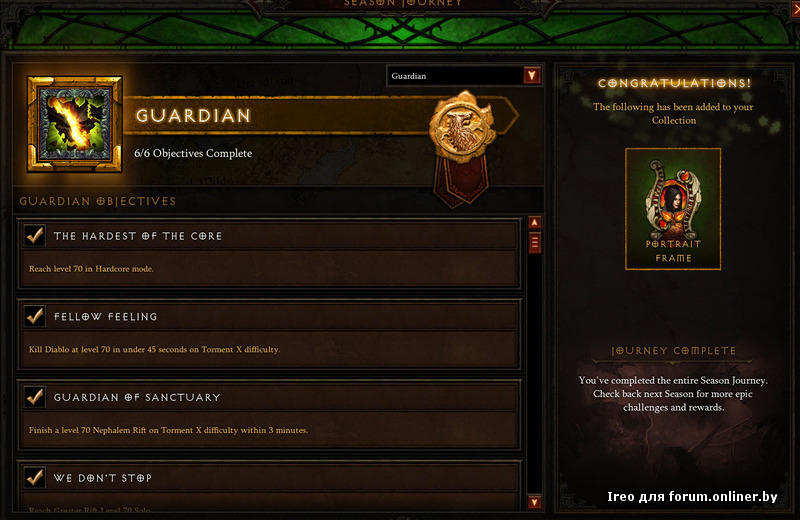
Task: Open the Guardian chapter dropdown
Action: click(531, 76)
